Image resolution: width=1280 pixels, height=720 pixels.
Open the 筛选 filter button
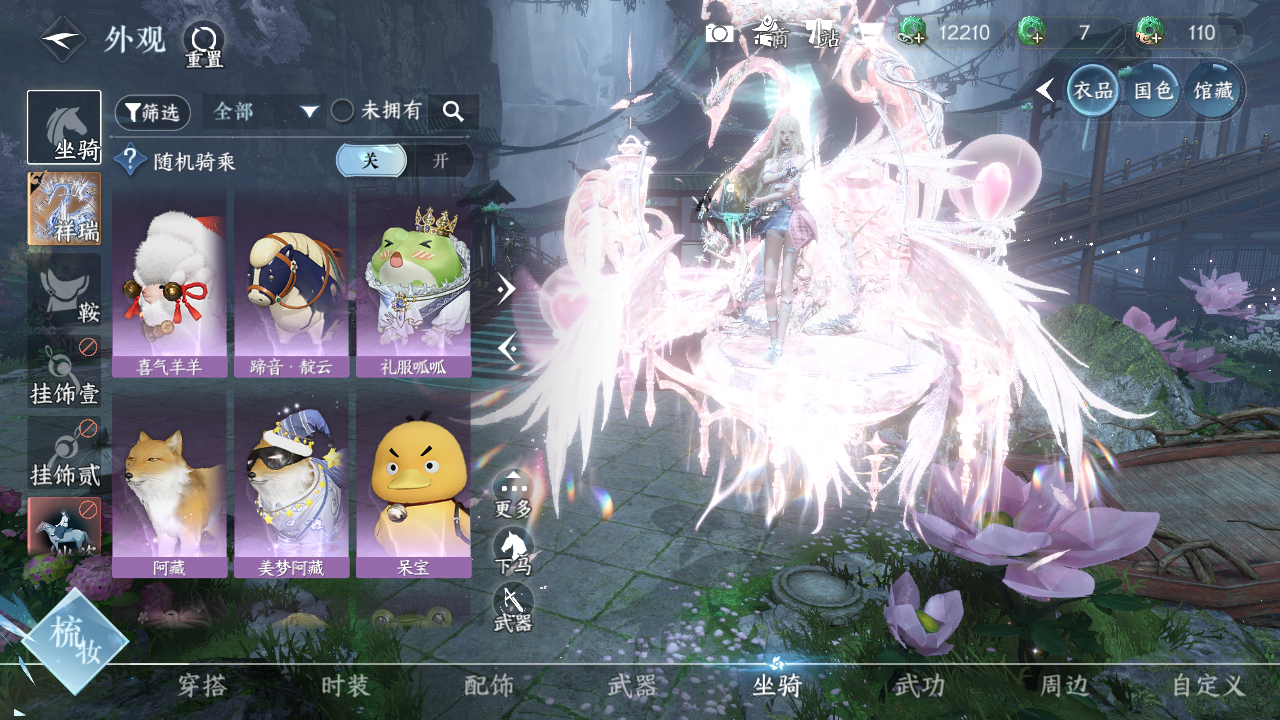[x=152, y=112]
